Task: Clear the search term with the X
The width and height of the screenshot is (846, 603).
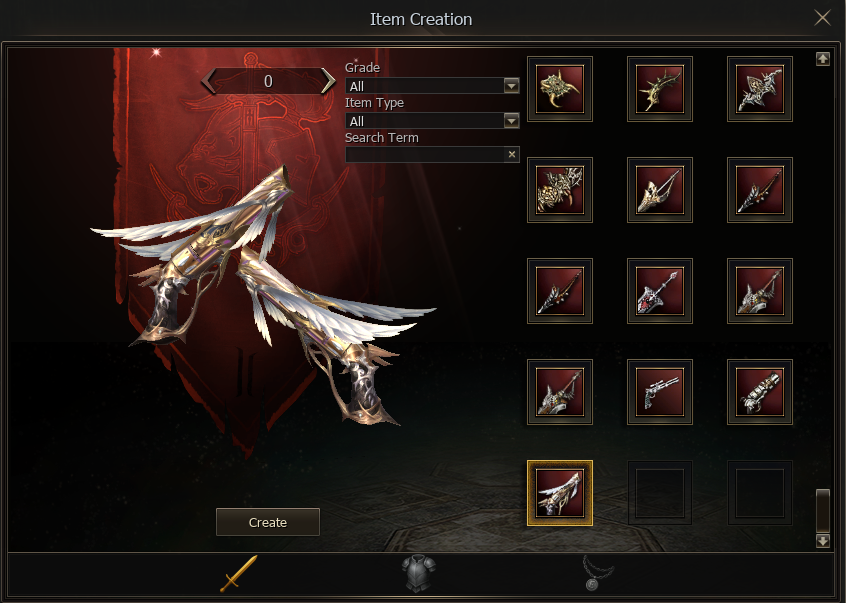Action: pyautogui.click(x=512, y=155)
